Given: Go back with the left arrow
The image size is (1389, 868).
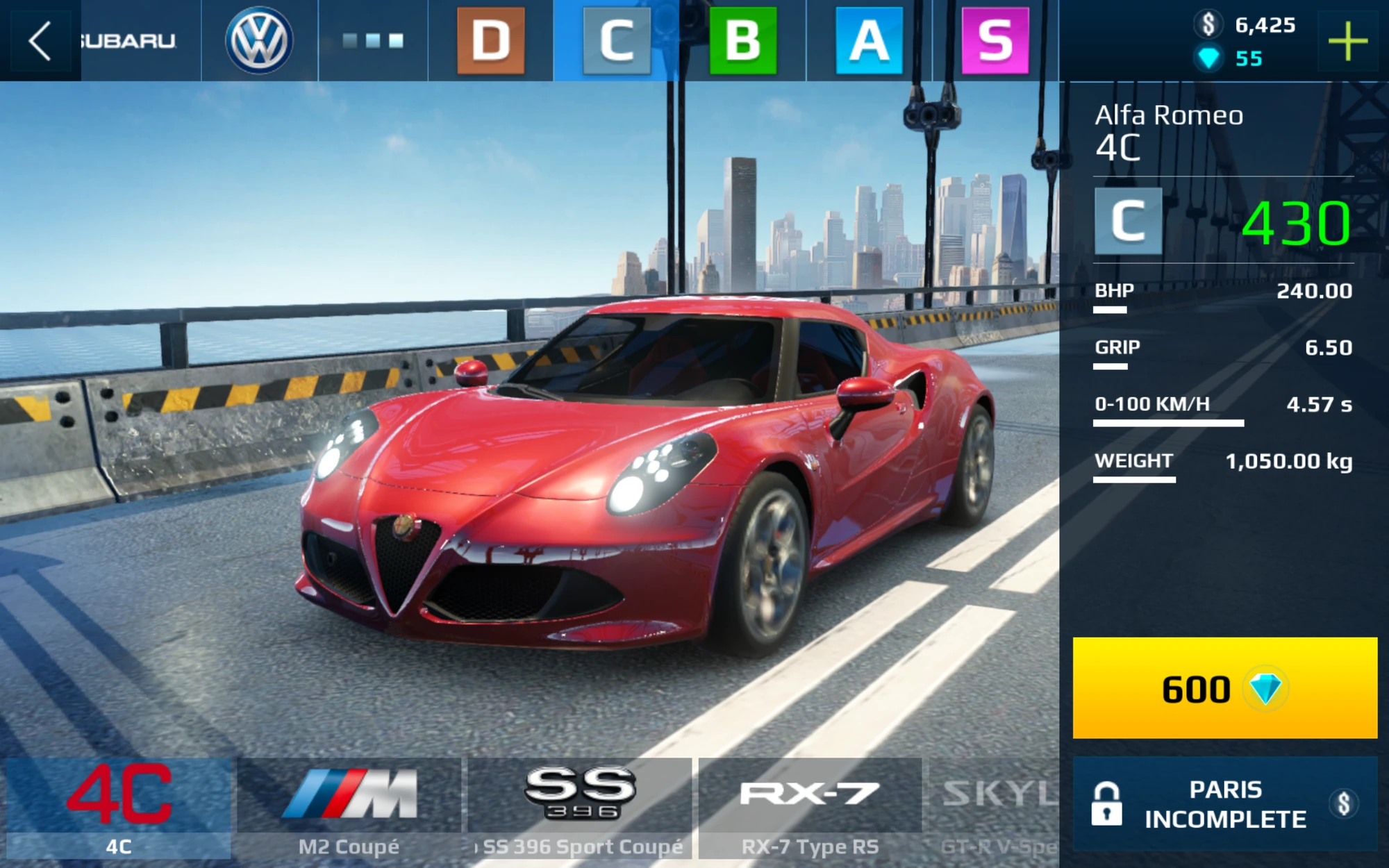Looking at the screenshot, I should pos(40,40).
